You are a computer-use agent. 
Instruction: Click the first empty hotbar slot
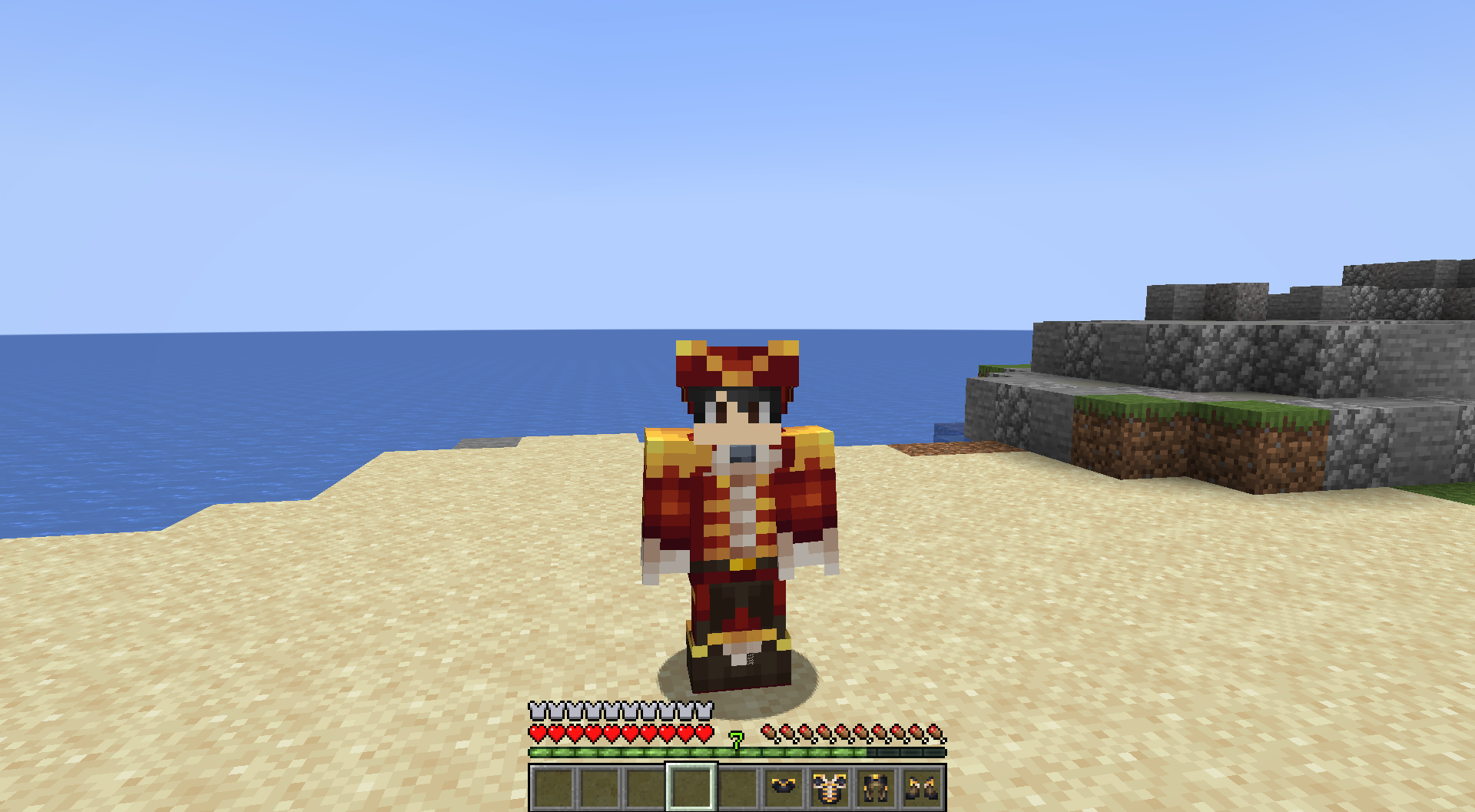tap(552, 787)
